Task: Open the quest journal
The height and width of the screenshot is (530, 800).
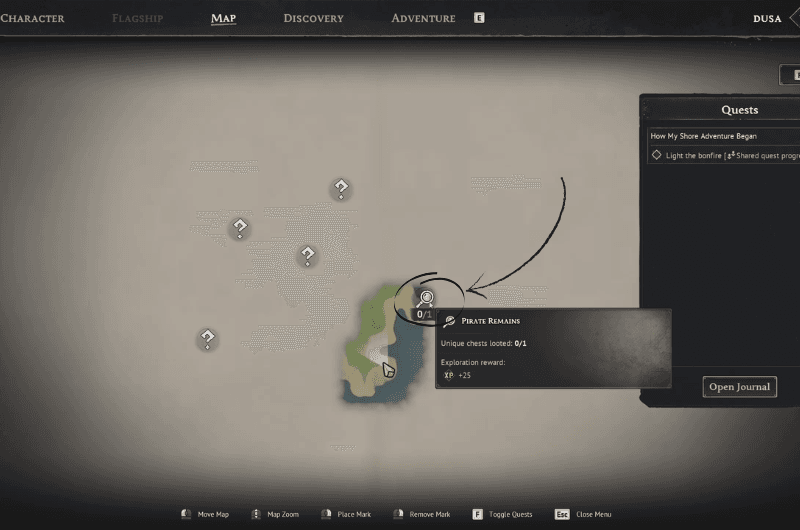Action: pyautogui.click(x=739, y=387)
